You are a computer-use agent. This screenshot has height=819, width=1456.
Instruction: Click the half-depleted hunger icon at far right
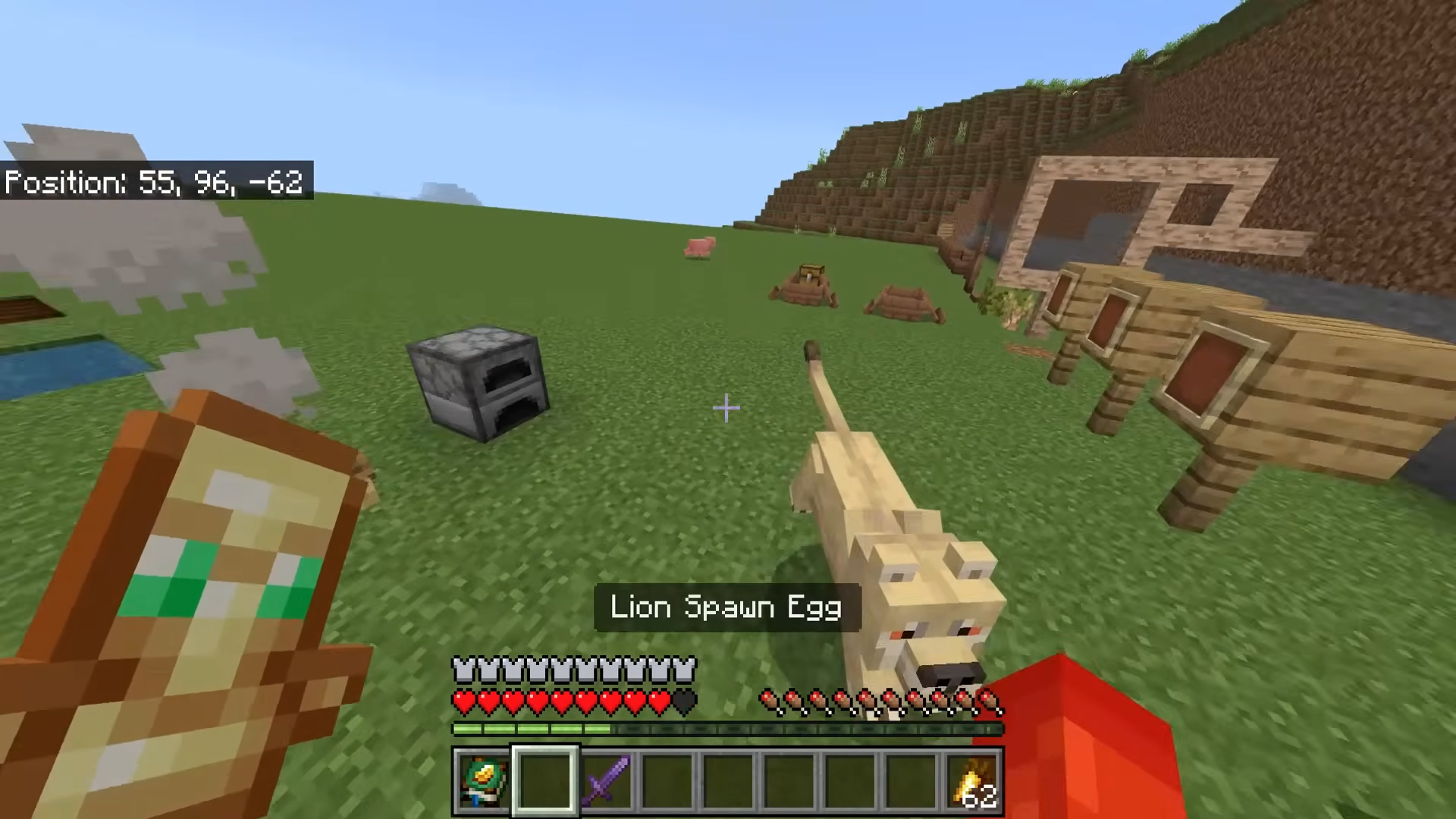tap(990, 703)
